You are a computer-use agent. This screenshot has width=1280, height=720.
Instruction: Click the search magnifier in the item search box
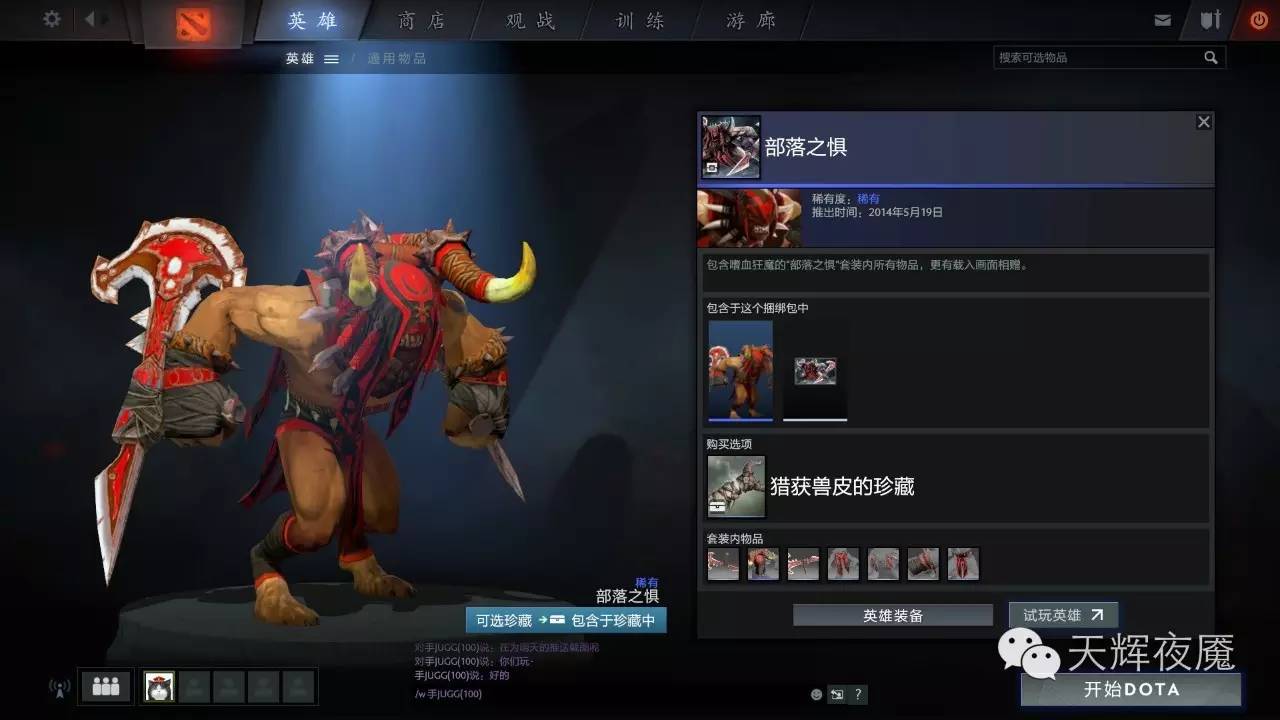[1211, 57]
